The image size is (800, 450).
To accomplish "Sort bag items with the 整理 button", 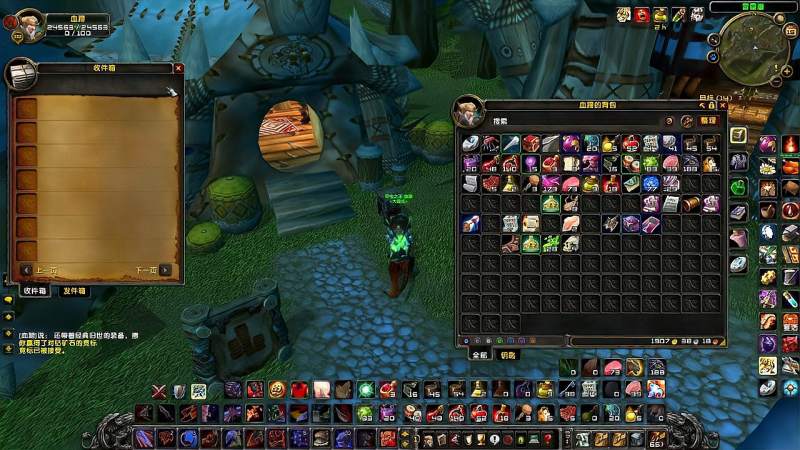I will (708, 121).
